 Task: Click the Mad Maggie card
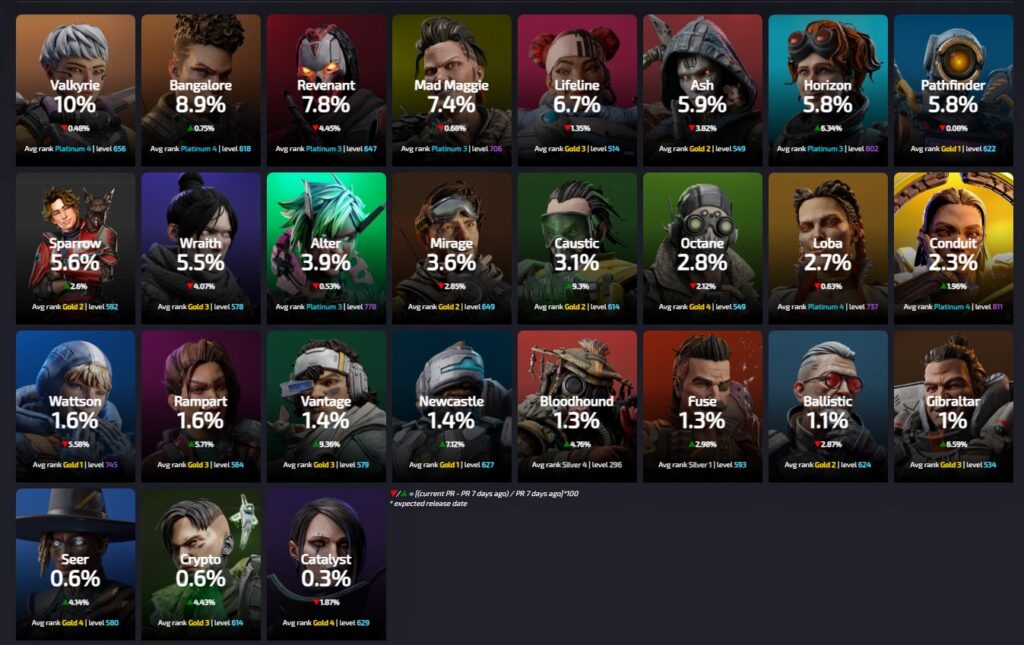click(451, 90)
